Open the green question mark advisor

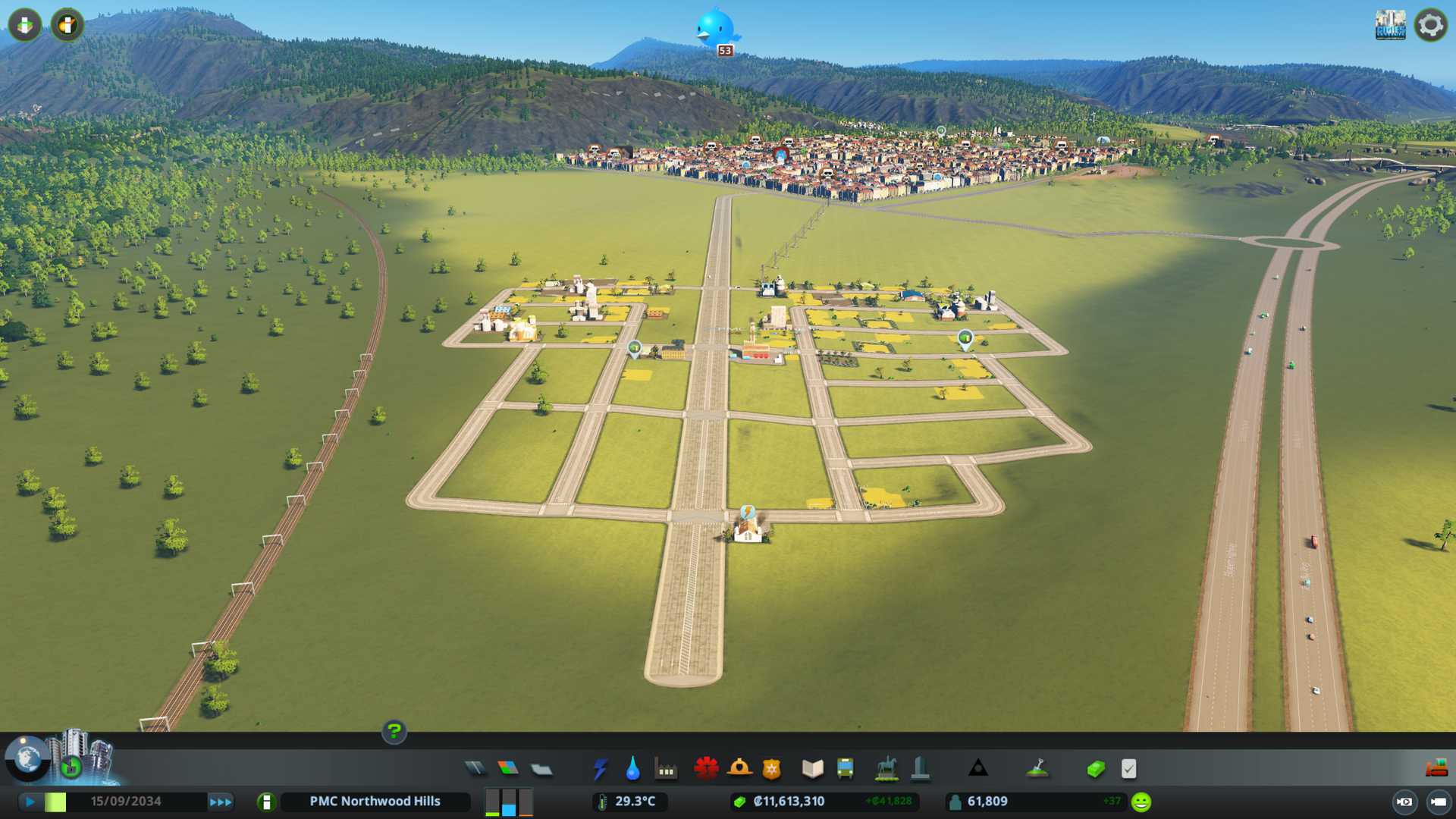(394, 732)
